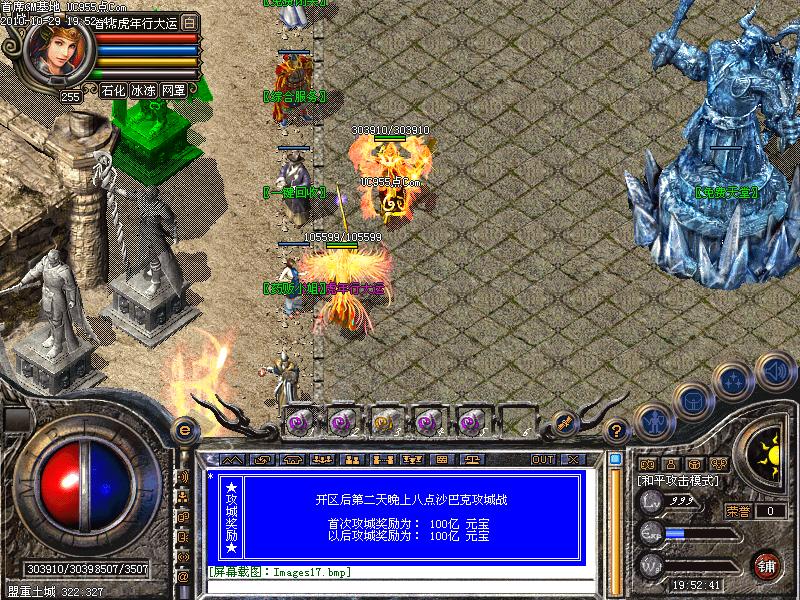Open the skills sparkle round button

(x=733, y=381)
